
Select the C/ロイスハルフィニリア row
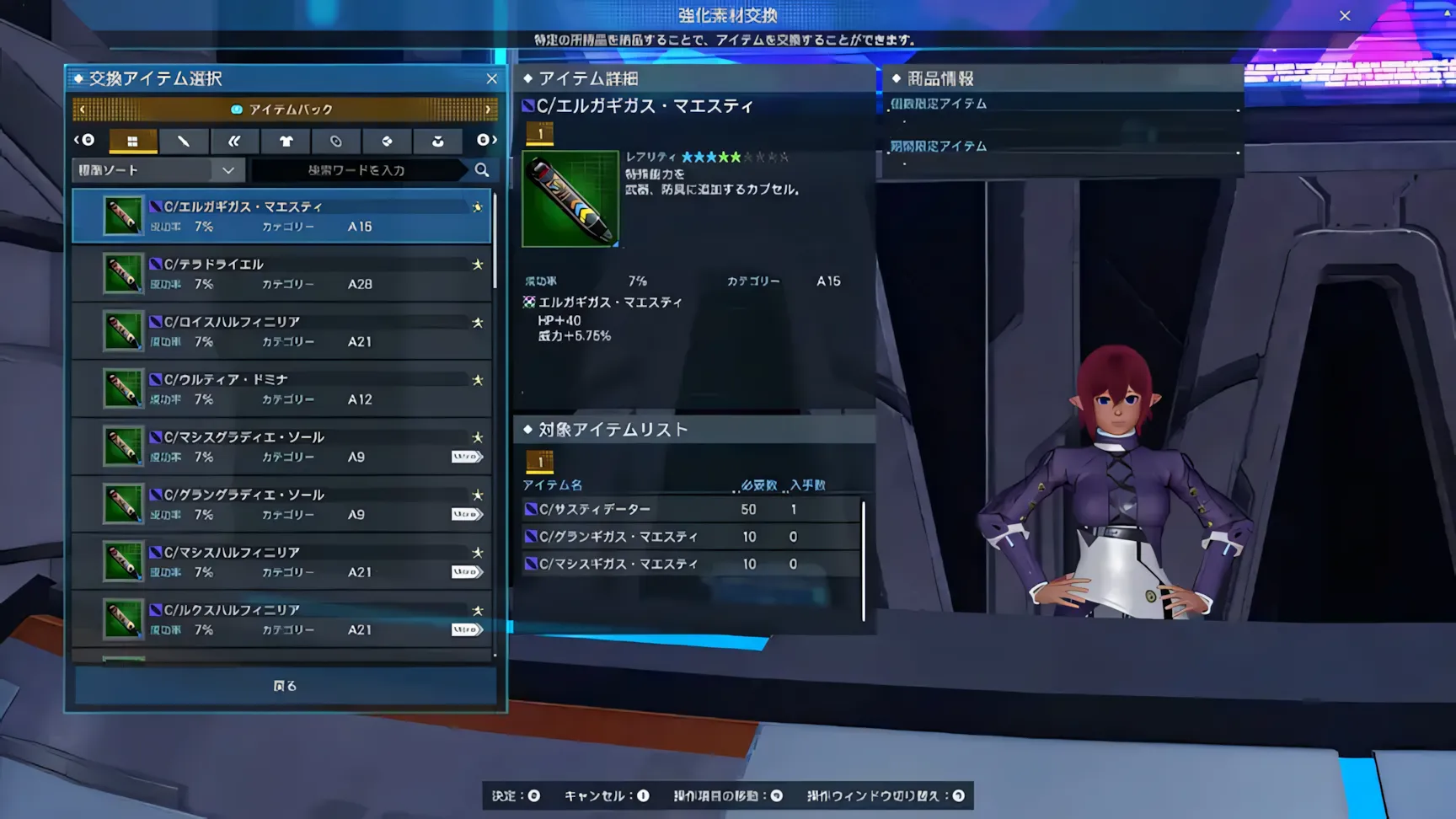click(x=281, y=331)
